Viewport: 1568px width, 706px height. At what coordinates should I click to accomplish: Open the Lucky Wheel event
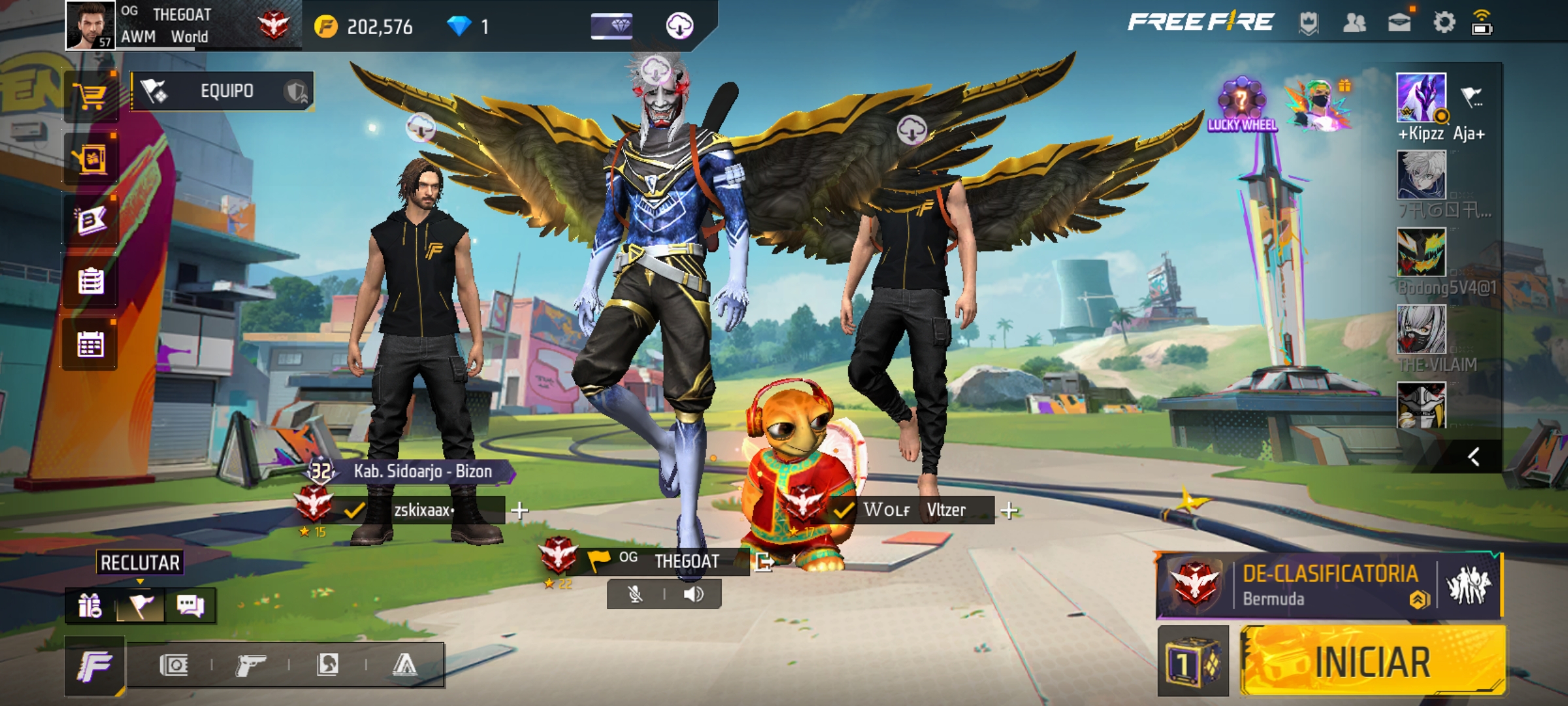1241,106
